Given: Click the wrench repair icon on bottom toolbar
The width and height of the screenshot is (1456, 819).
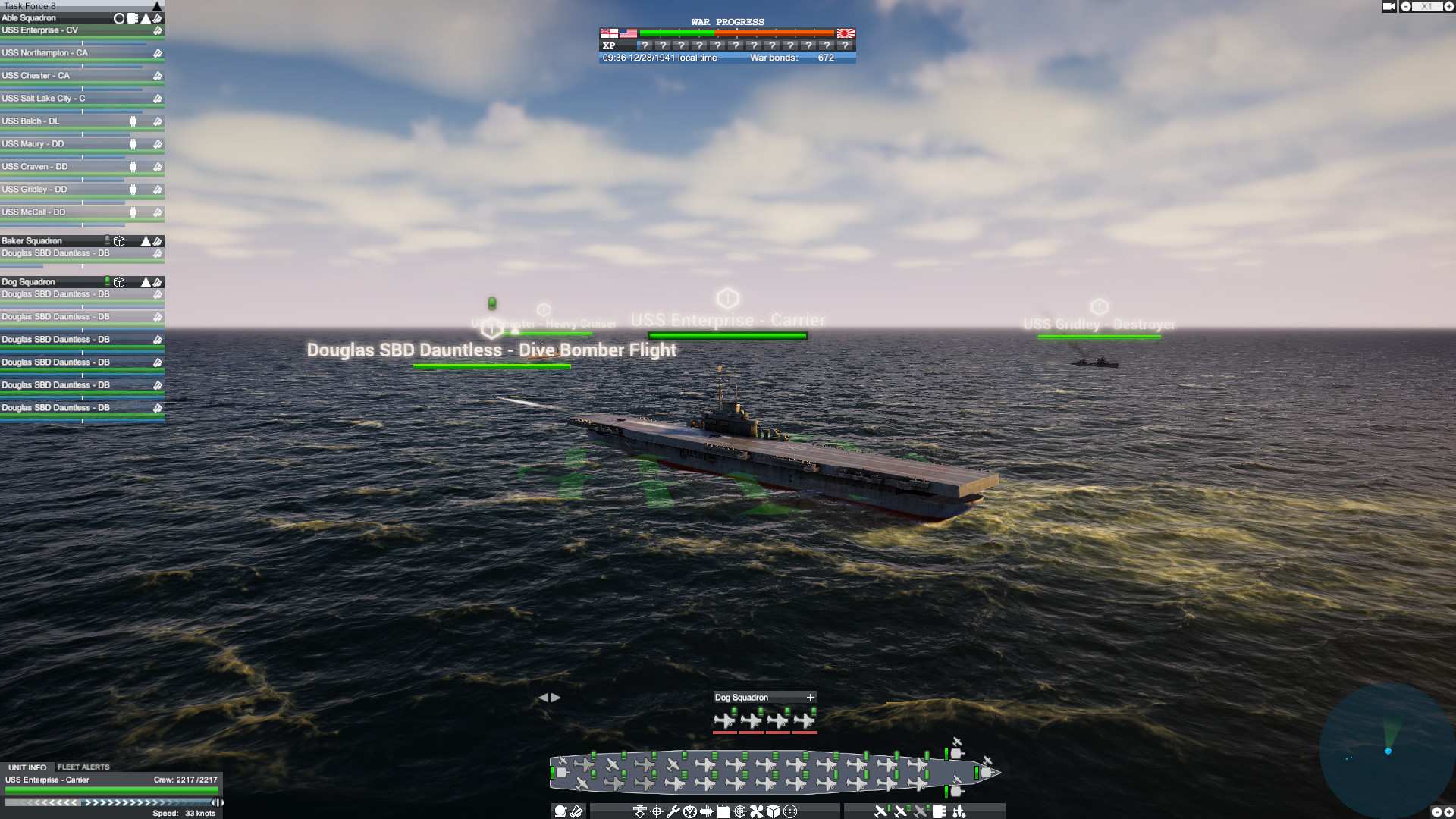Looking at the screenshot, I should pyautogui.click(x=674, y=811).
